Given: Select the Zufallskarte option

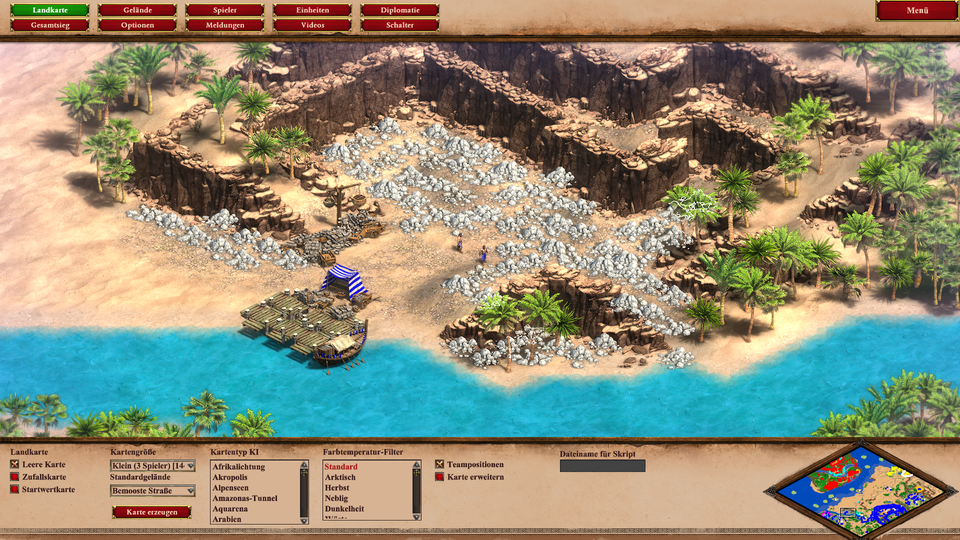Looking at the screenshot, I should click(x=15, y=477).
